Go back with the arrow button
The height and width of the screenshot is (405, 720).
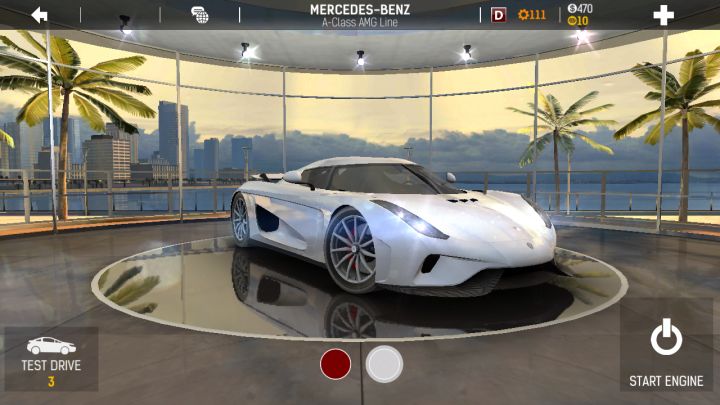tap(40, 15)
